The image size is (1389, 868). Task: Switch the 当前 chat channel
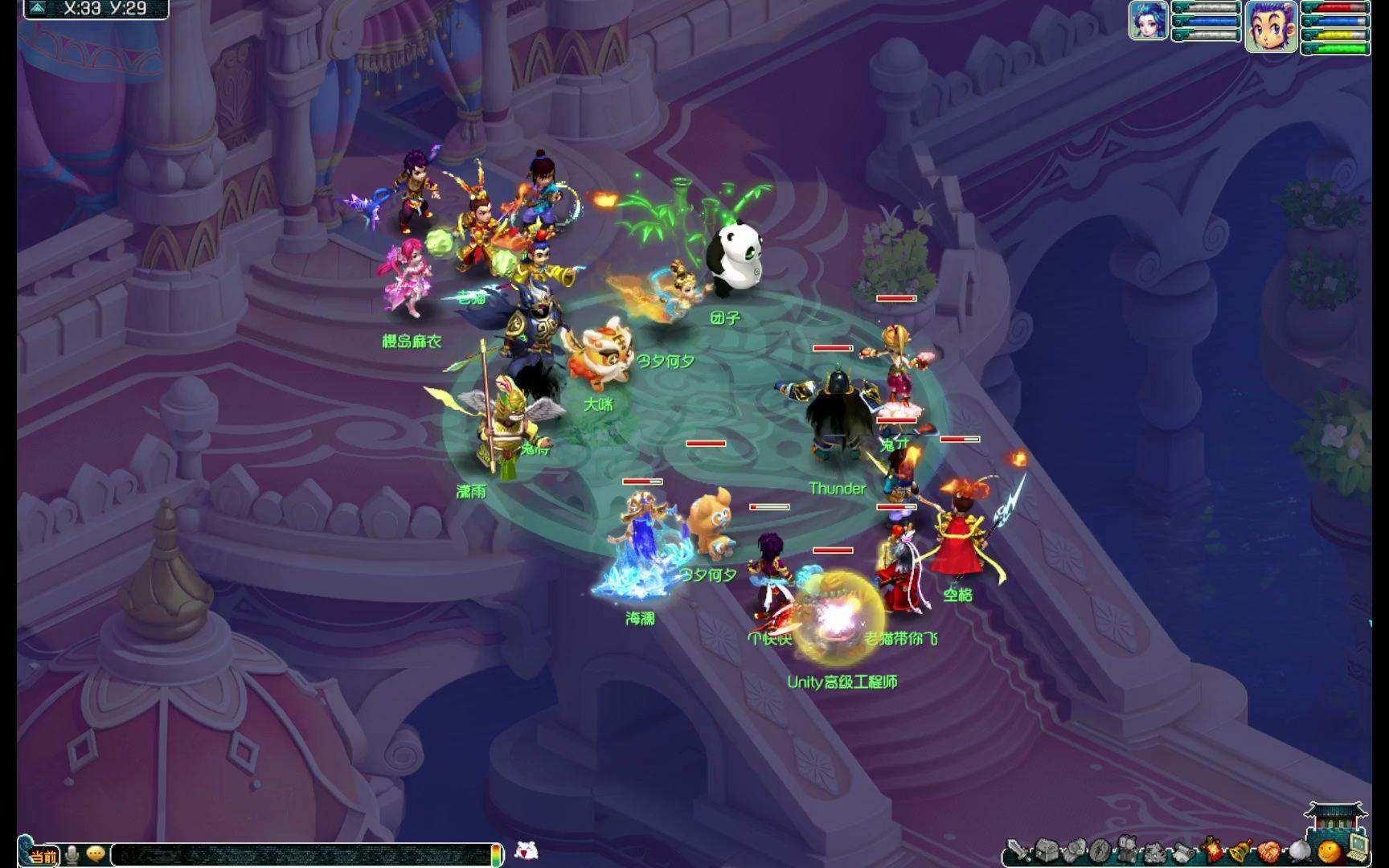(x=43, y=856)
